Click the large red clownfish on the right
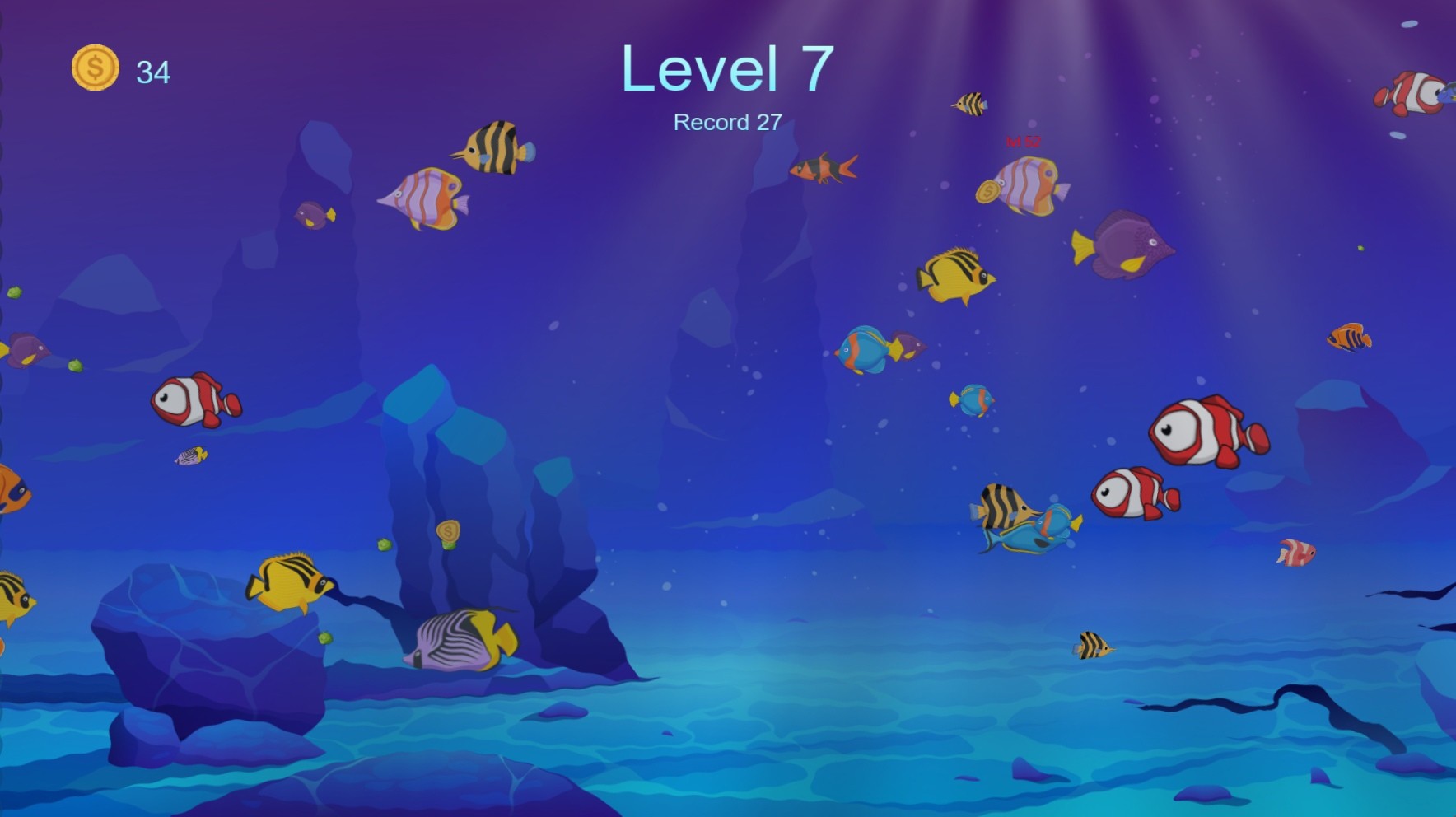 point(1202,432)
